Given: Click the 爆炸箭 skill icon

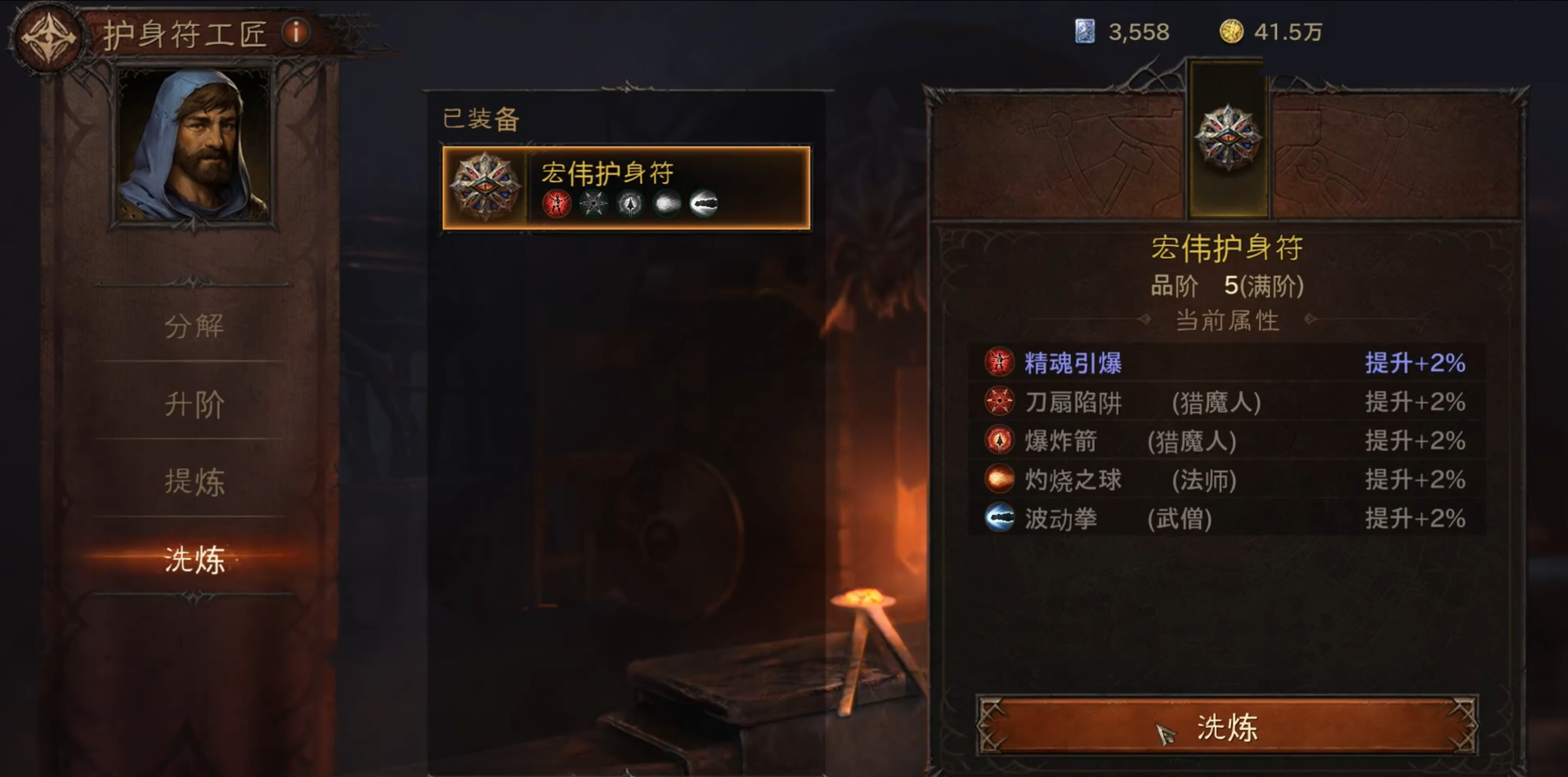Looking at the screenshot, I should click(x=997, y=441).
